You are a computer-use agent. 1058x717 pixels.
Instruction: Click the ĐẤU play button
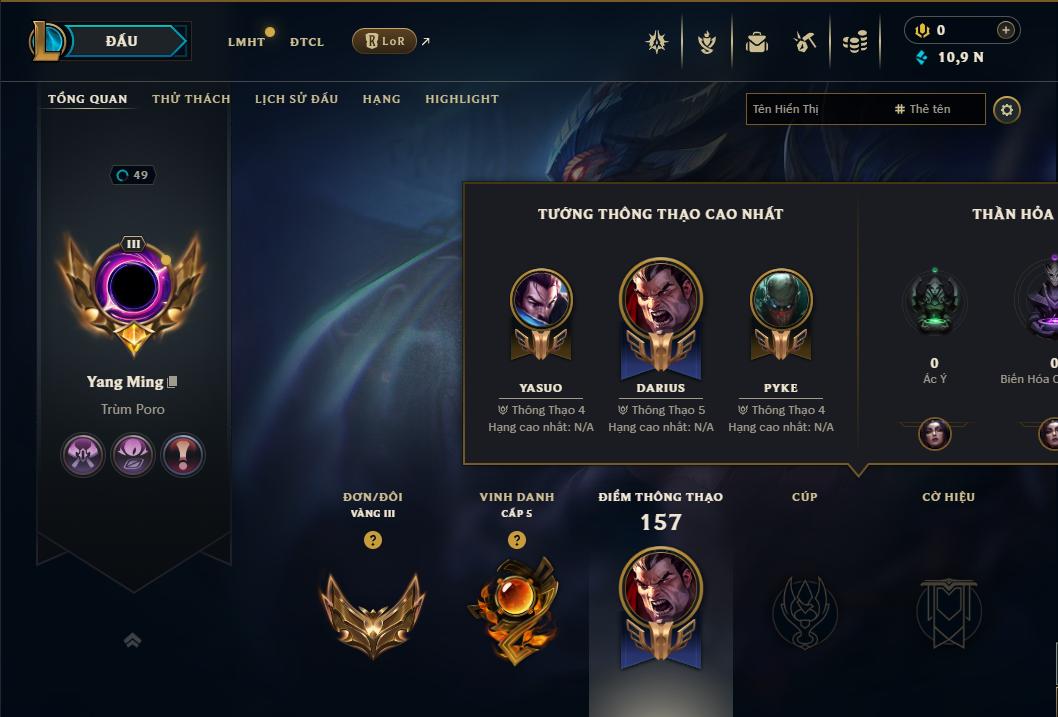click(122, 41)
